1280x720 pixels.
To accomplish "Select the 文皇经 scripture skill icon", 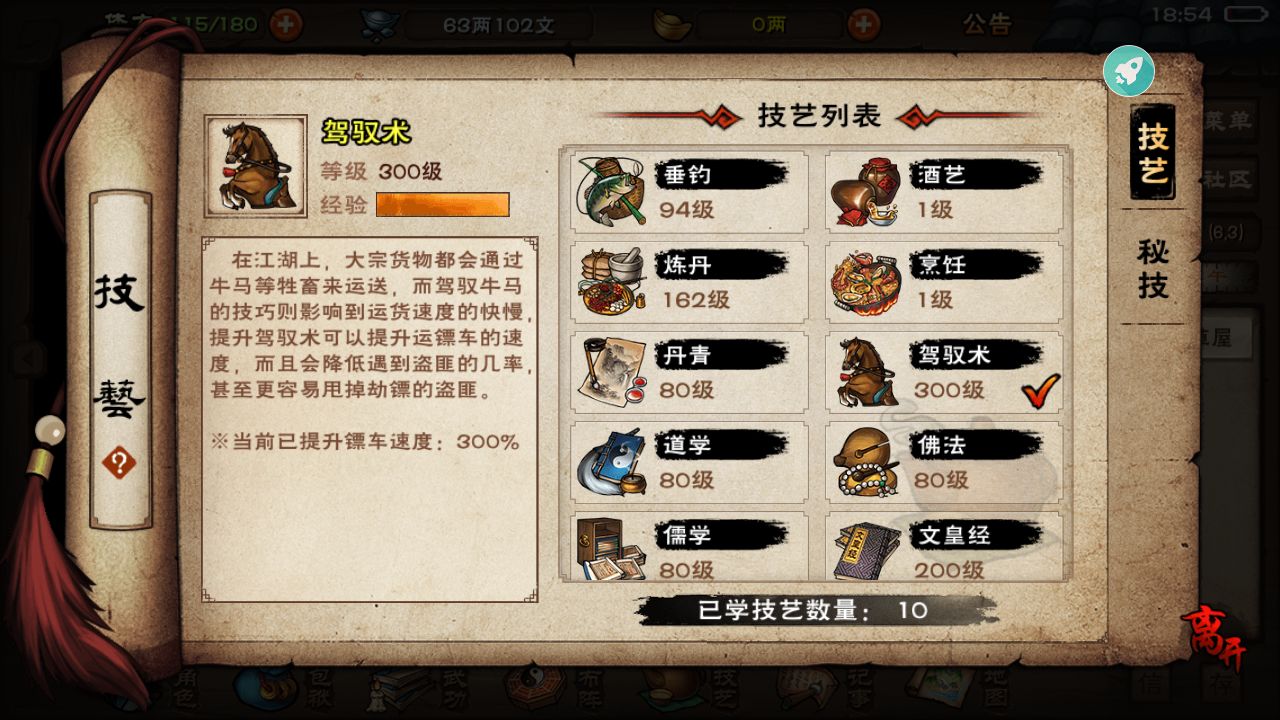I will pyautogui.click(x=867, y=550).
